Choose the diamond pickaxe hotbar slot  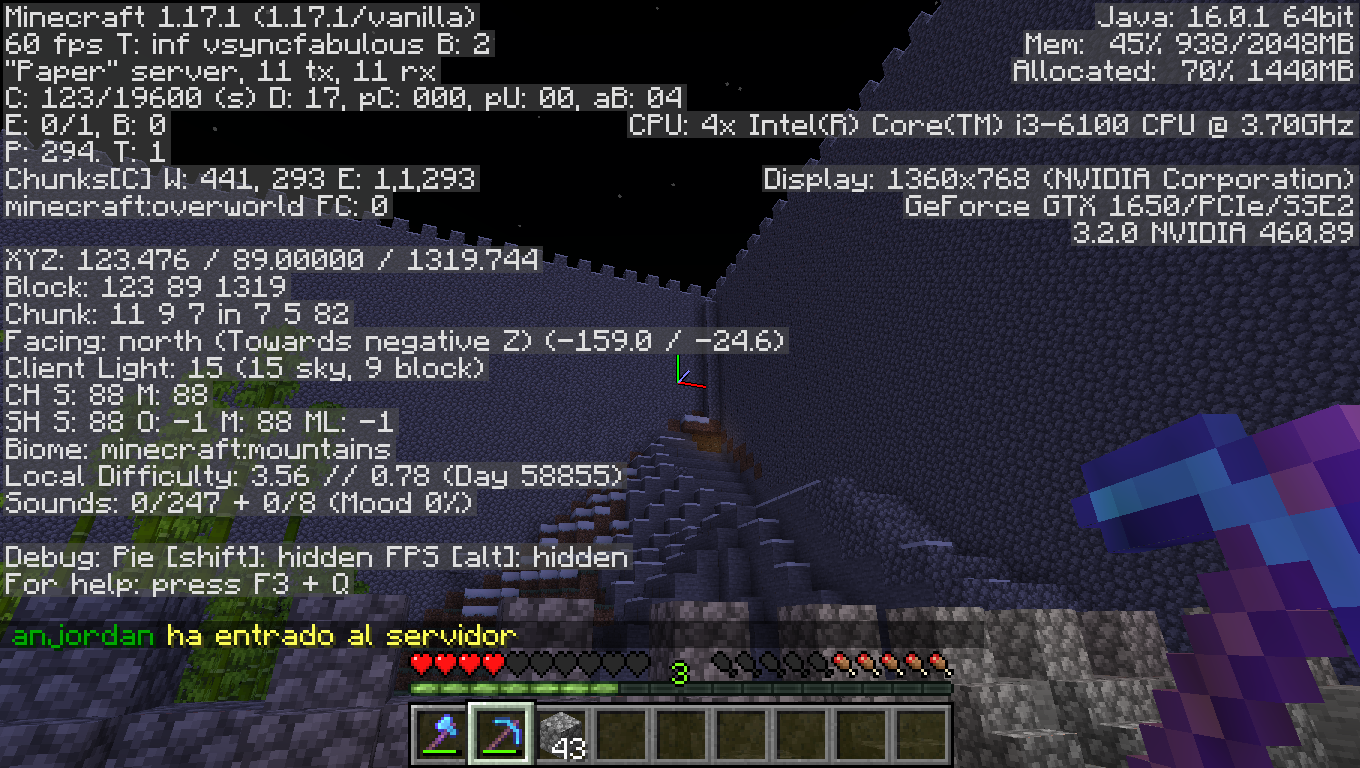click(499, 734)
